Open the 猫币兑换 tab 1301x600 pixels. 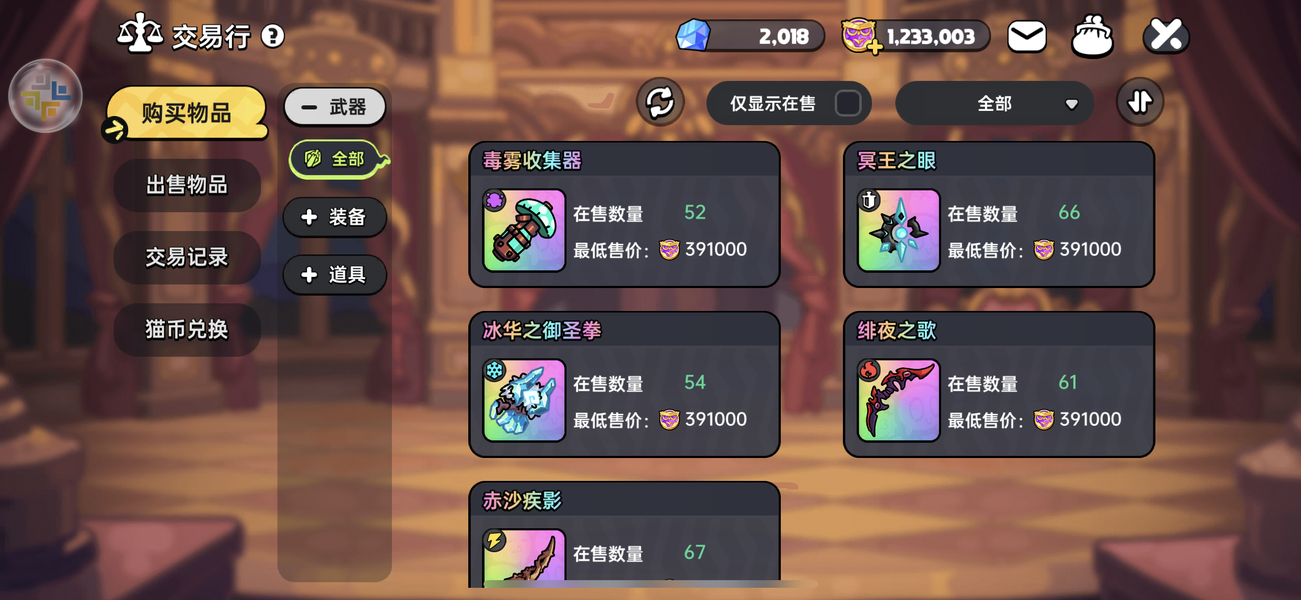(x=187, y=329)
